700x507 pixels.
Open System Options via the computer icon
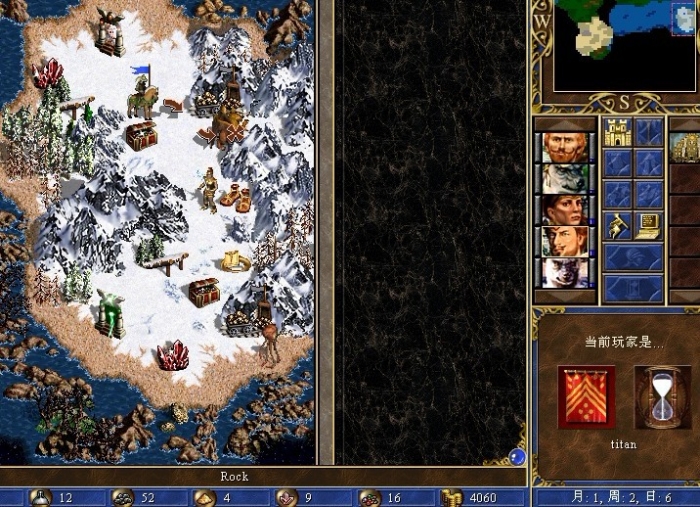[x=649, y=226]
